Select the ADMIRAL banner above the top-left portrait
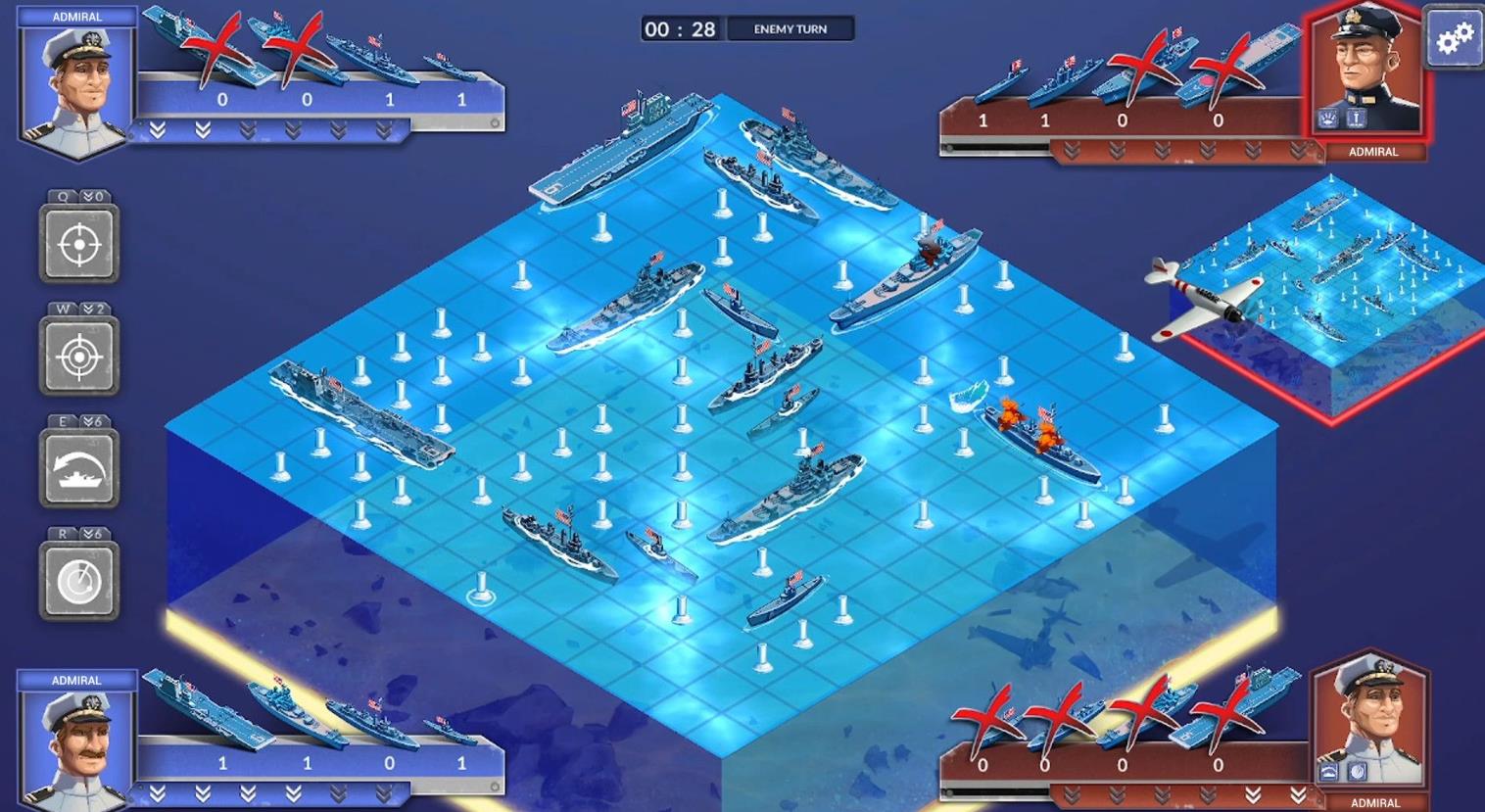Image resolution: width=1485 pixels, height=812 pixels. coord(77,16)
